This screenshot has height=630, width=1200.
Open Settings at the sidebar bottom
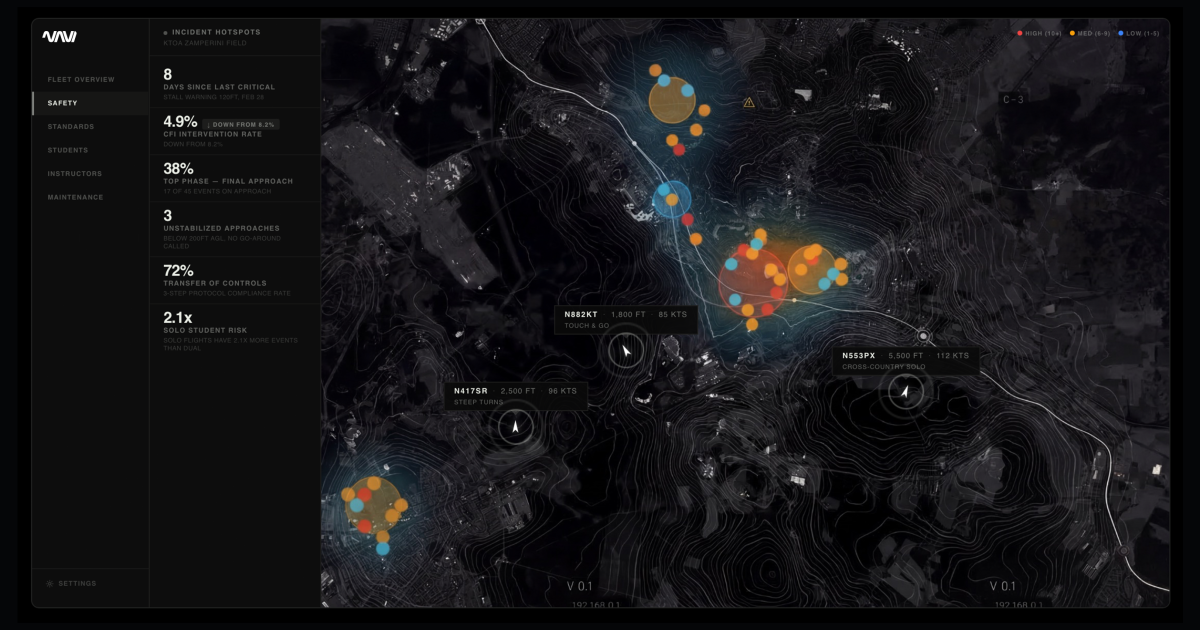[77, 583]
